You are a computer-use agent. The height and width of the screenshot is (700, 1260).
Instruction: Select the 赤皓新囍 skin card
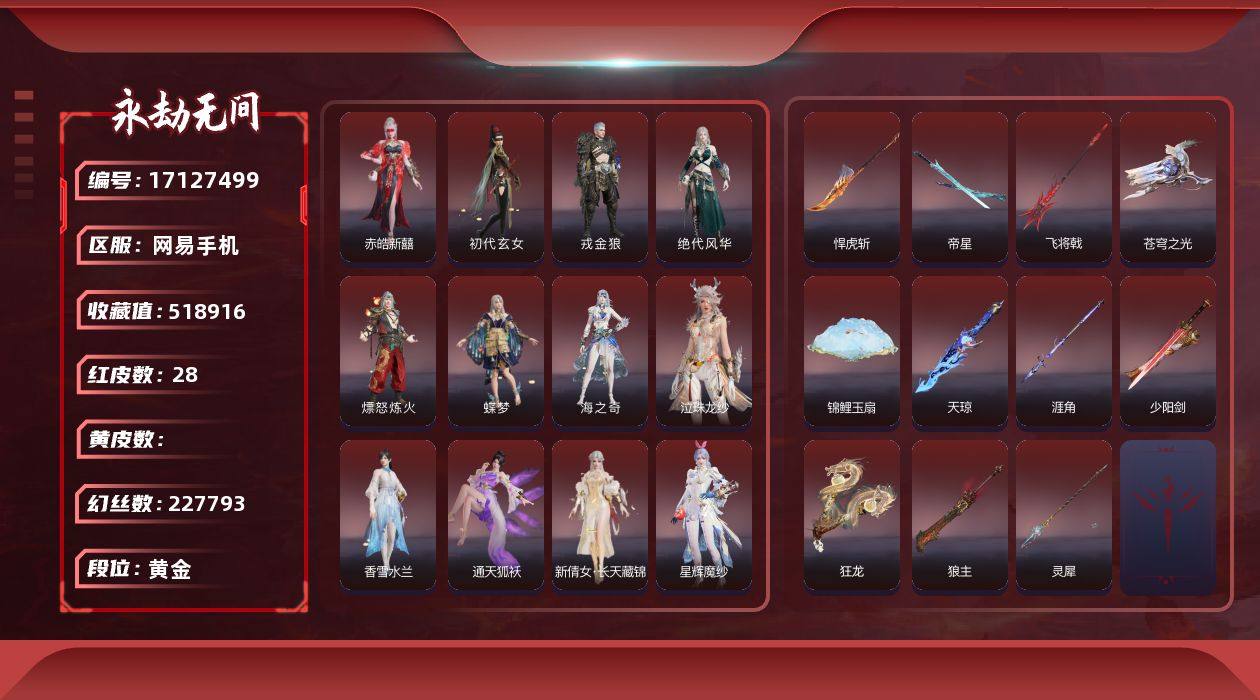(388, 187)
